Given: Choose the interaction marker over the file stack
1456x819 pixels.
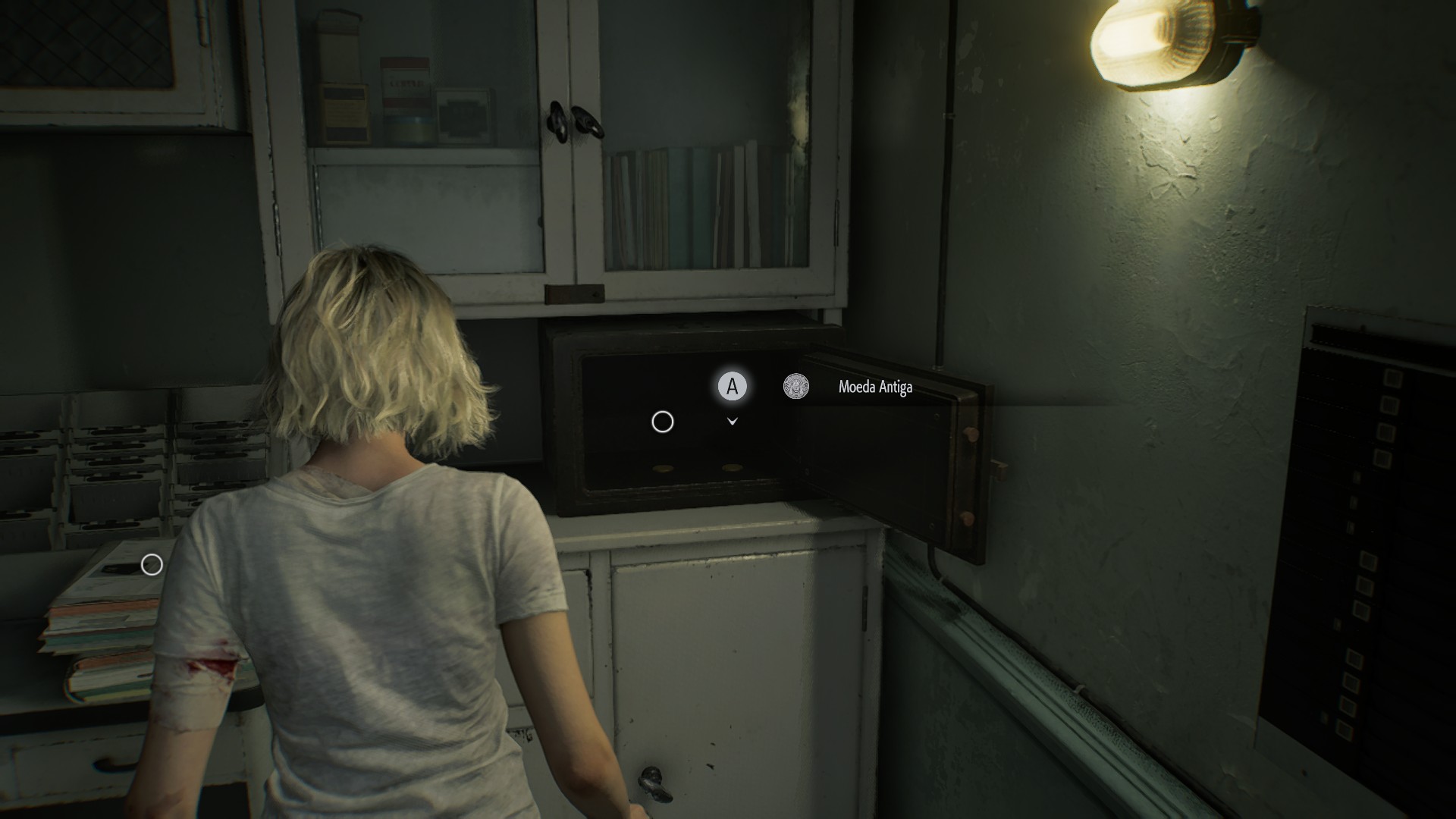Looking at the screenshot, I should coord(152,564).
